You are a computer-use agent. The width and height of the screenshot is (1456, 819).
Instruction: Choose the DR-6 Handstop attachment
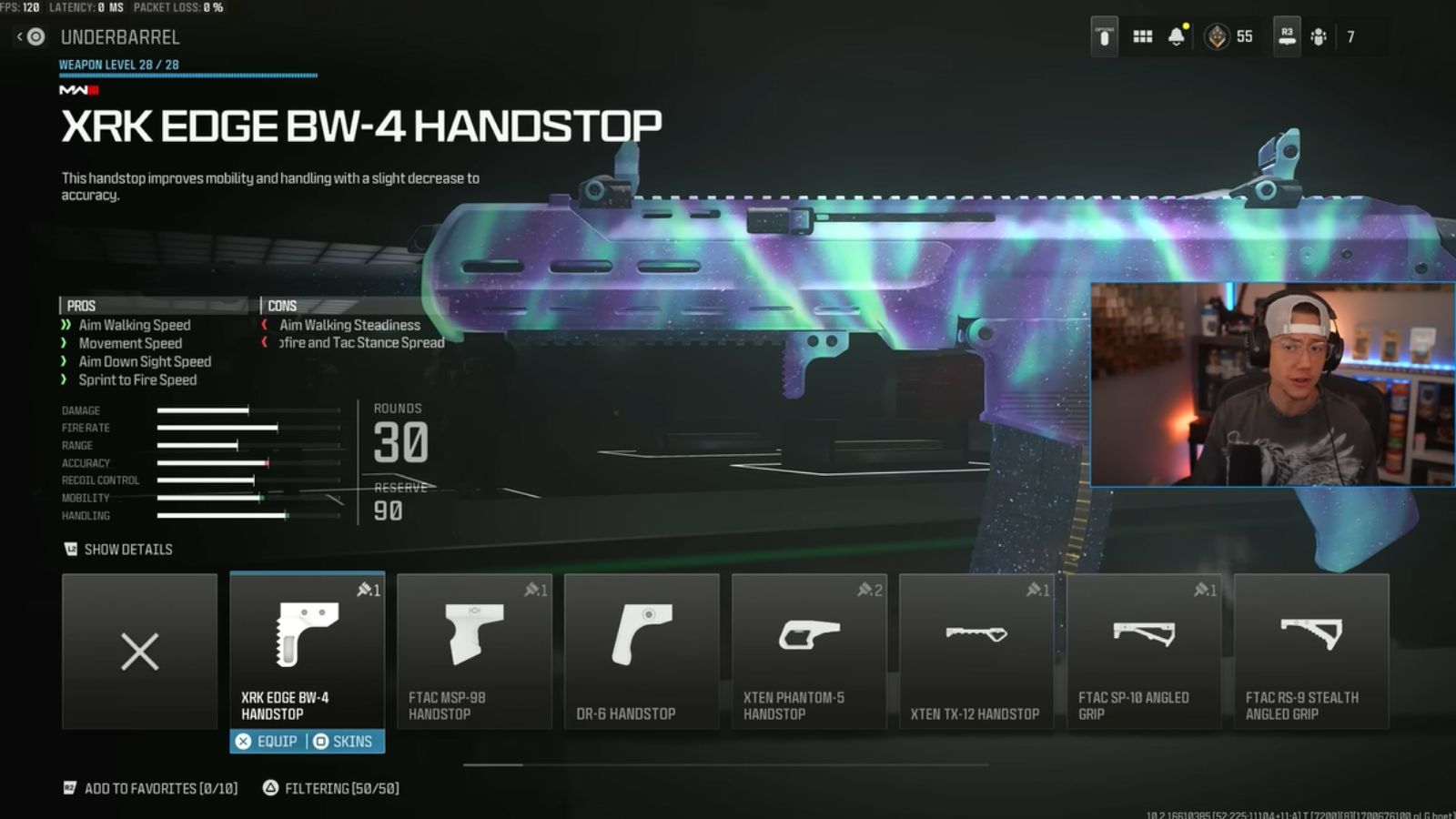point(642,651)
